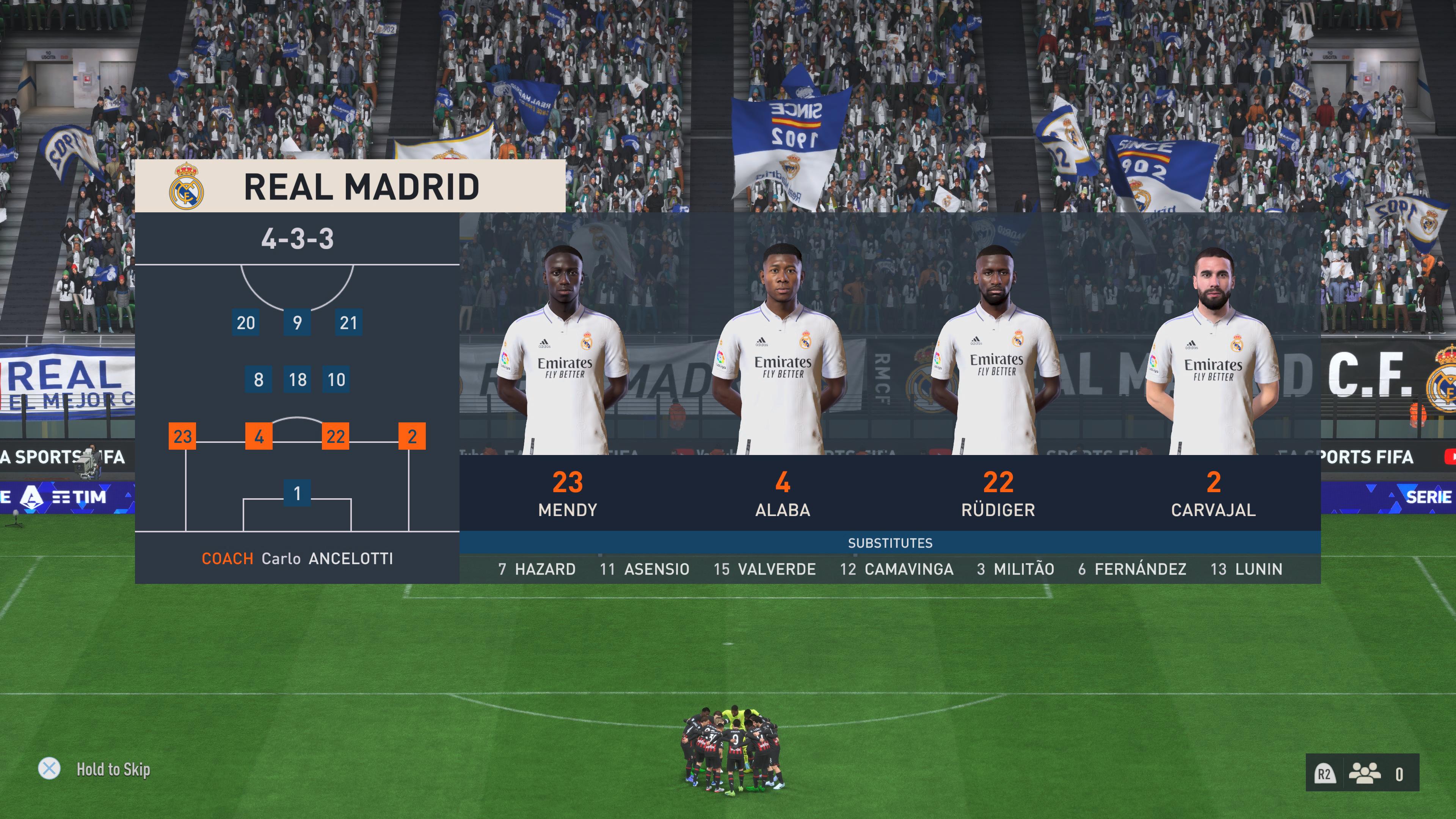Select substitute Hazard in the bench list
The width and height of the screenshot is (1456, 819).
[x=537, y=569]
